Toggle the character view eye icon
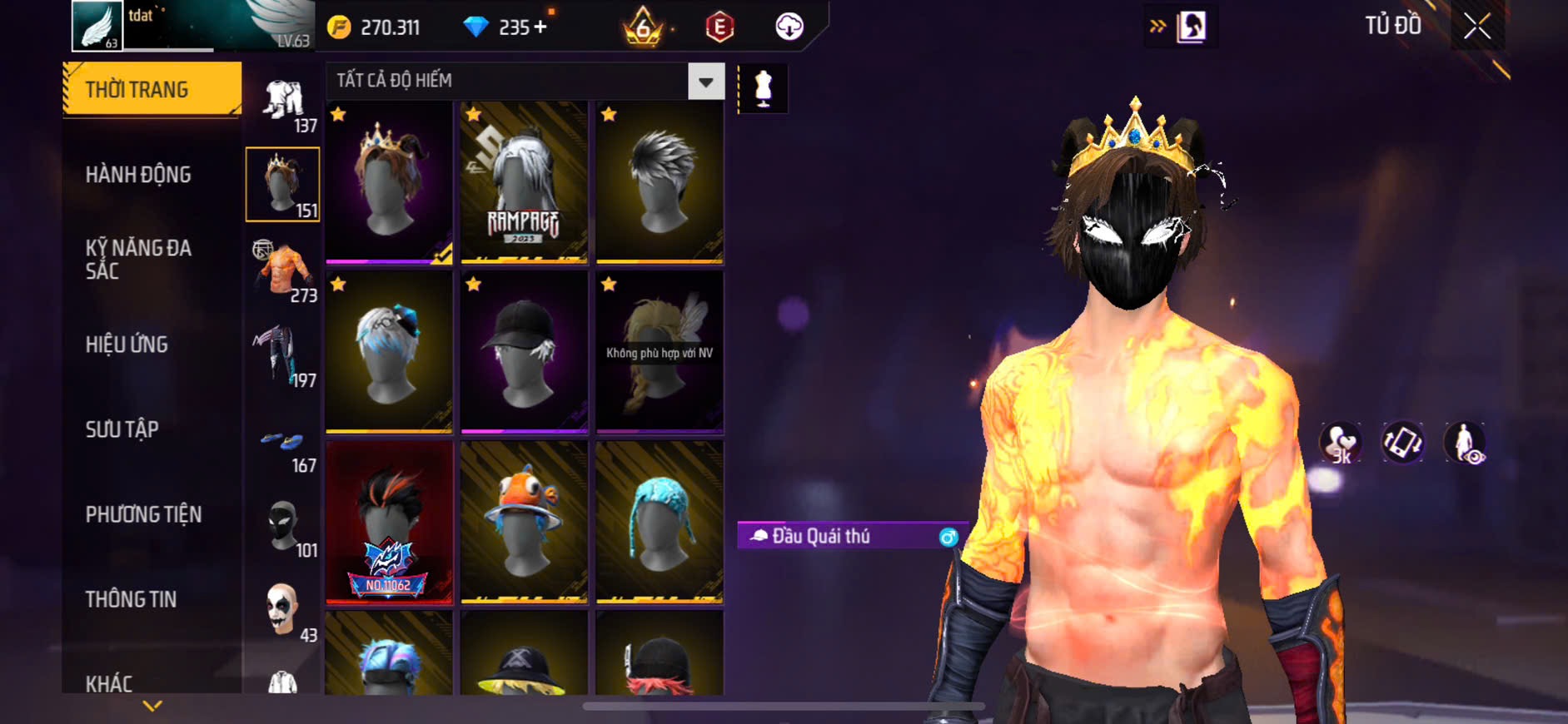 click(x=1465, y=443)
